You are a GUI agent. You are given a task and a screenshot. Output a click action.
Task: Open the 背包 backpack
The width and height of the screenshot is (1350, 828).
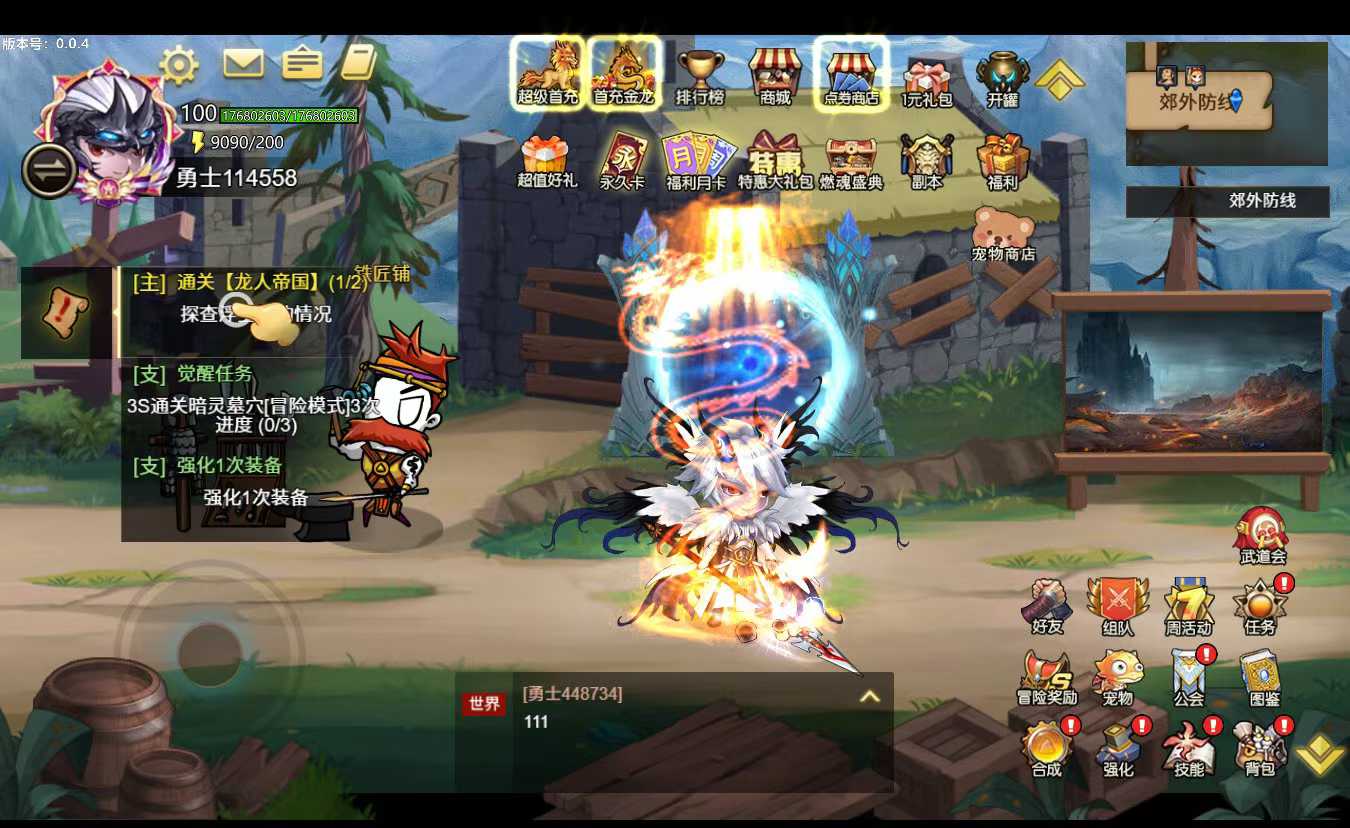1260,748
